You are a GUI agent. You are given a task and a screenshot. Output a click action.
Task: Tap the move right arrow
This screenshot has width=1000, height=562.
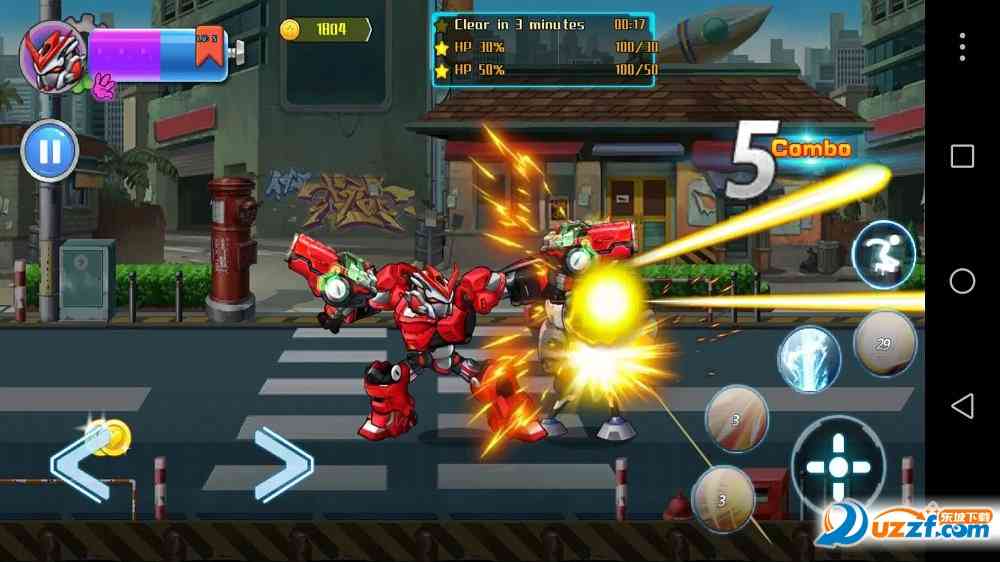pyautogui.click(x=283, y=463)
